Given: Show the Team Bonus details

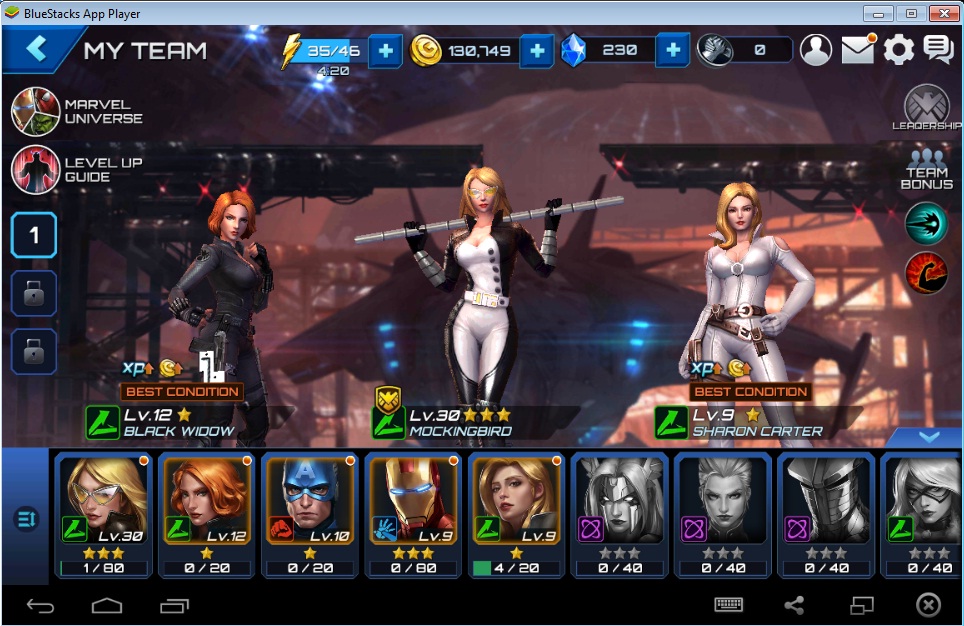Looking at the screenshot, I should [x=927, y=169].
